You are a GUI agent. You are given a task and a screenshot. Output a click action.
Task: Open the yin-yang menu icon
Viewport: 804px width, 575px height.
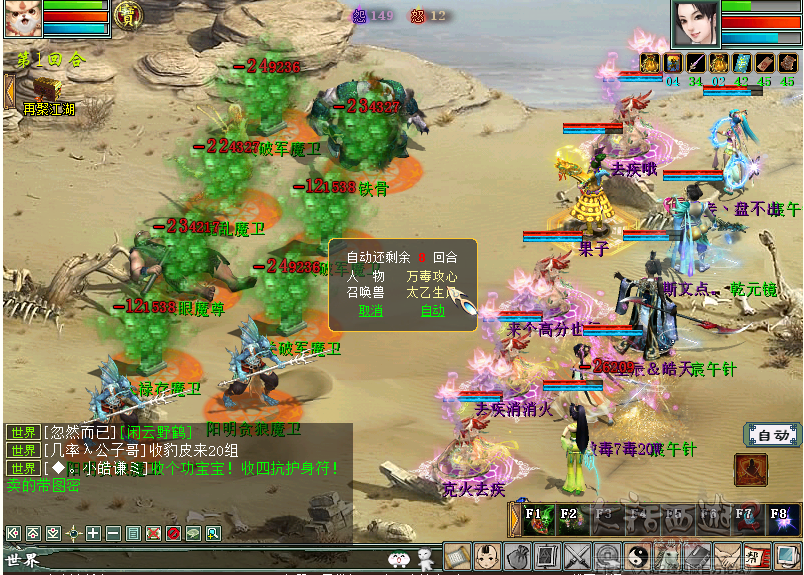click(x=637, y=556)
